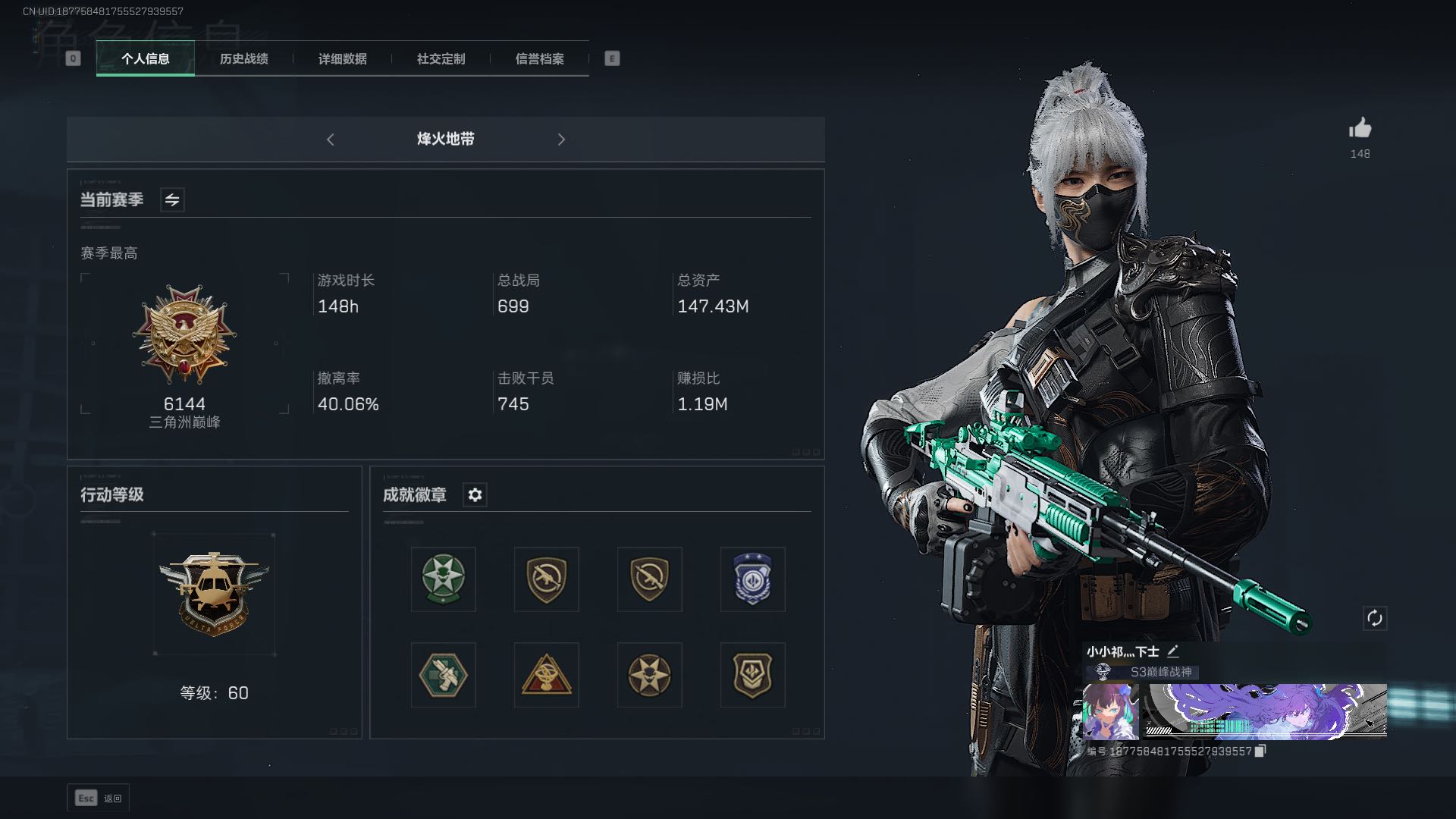1456x819 pixels.
Task: Copy the player UID number
Action: pos(1260,751)
